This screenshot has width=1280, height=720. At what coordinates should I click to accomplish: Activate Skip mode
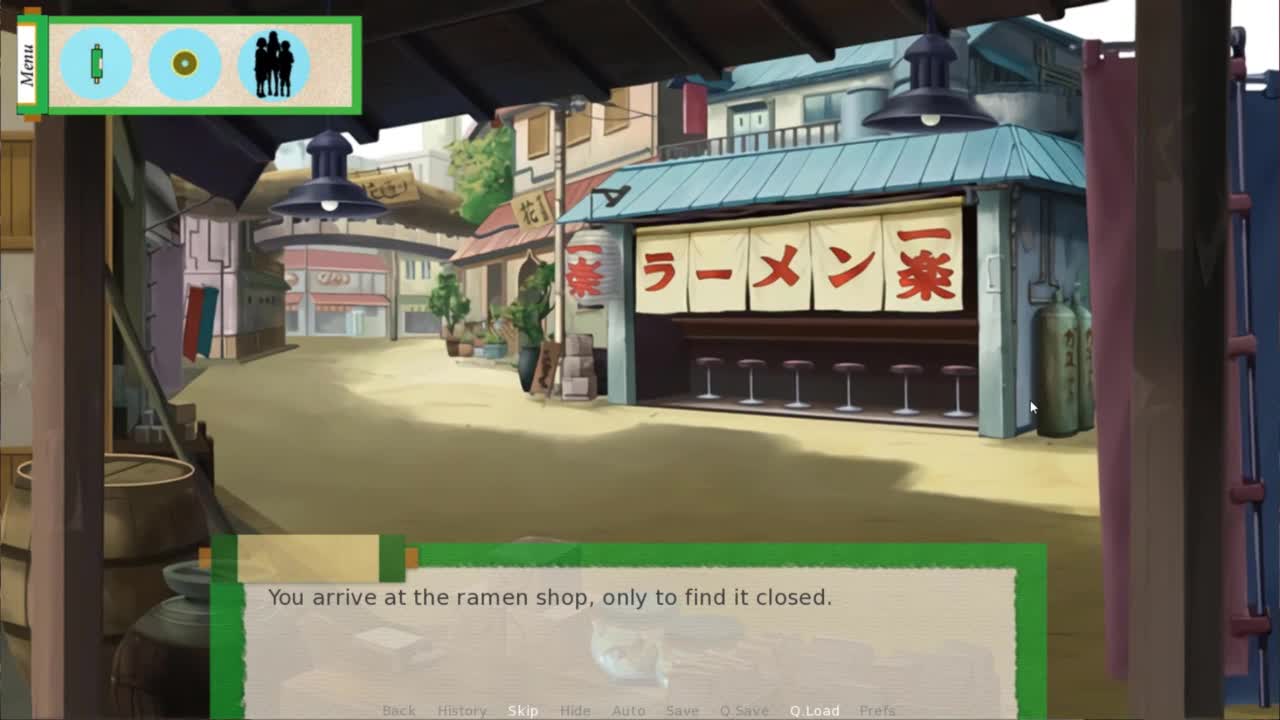[523, 710]
